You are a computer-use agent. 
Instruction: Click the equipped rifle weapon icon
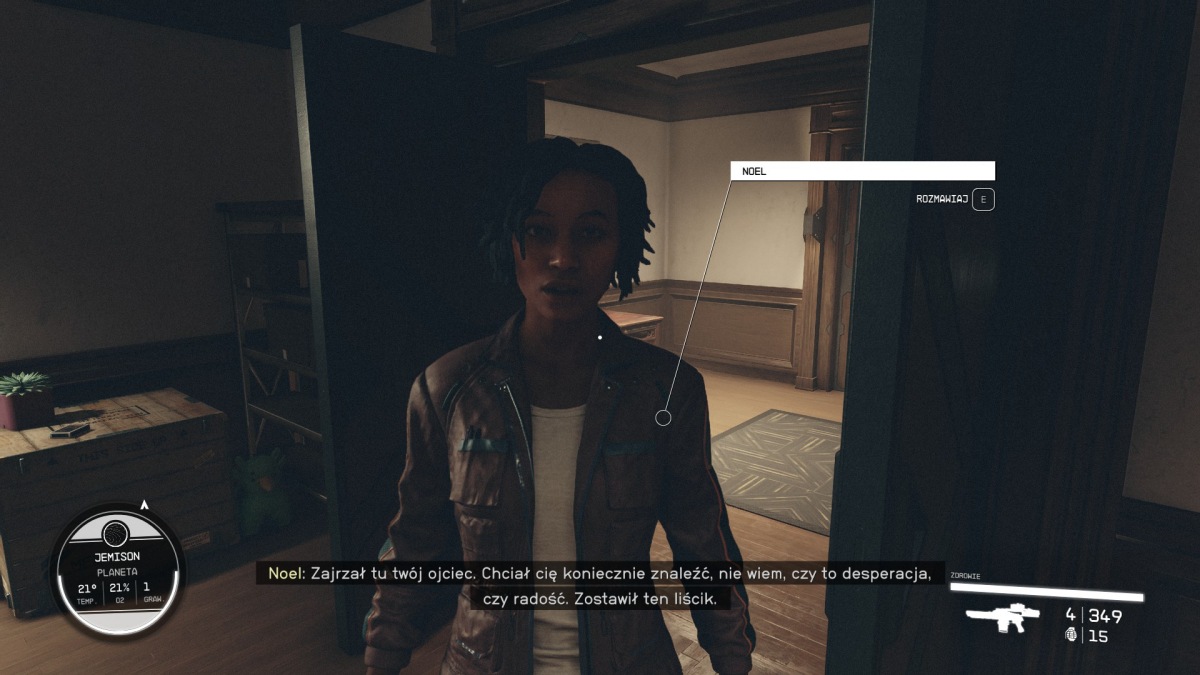pyautogui.click(x=1003, y=617)
